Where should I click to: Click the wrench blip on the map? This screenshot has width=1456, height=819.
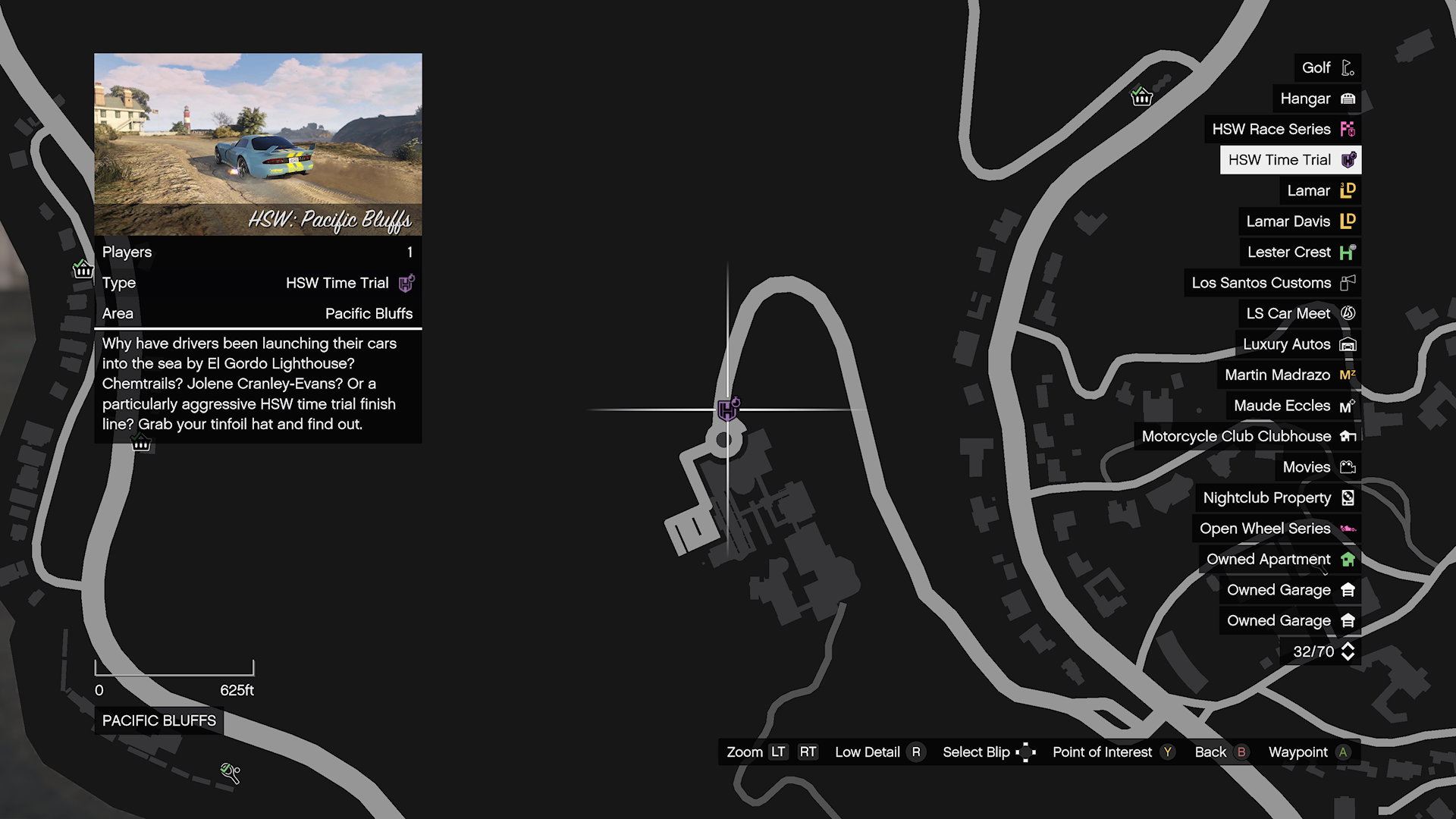pos(231,773)
